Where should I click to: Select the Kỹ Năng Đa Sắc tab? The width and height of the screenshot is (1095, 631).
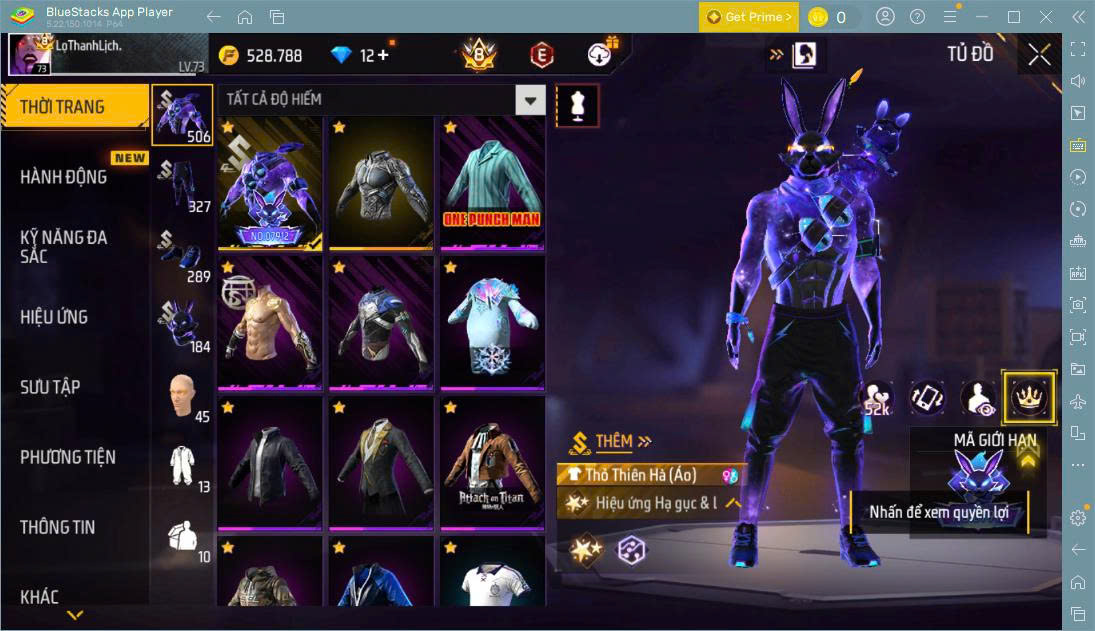(x=64, y=246)
